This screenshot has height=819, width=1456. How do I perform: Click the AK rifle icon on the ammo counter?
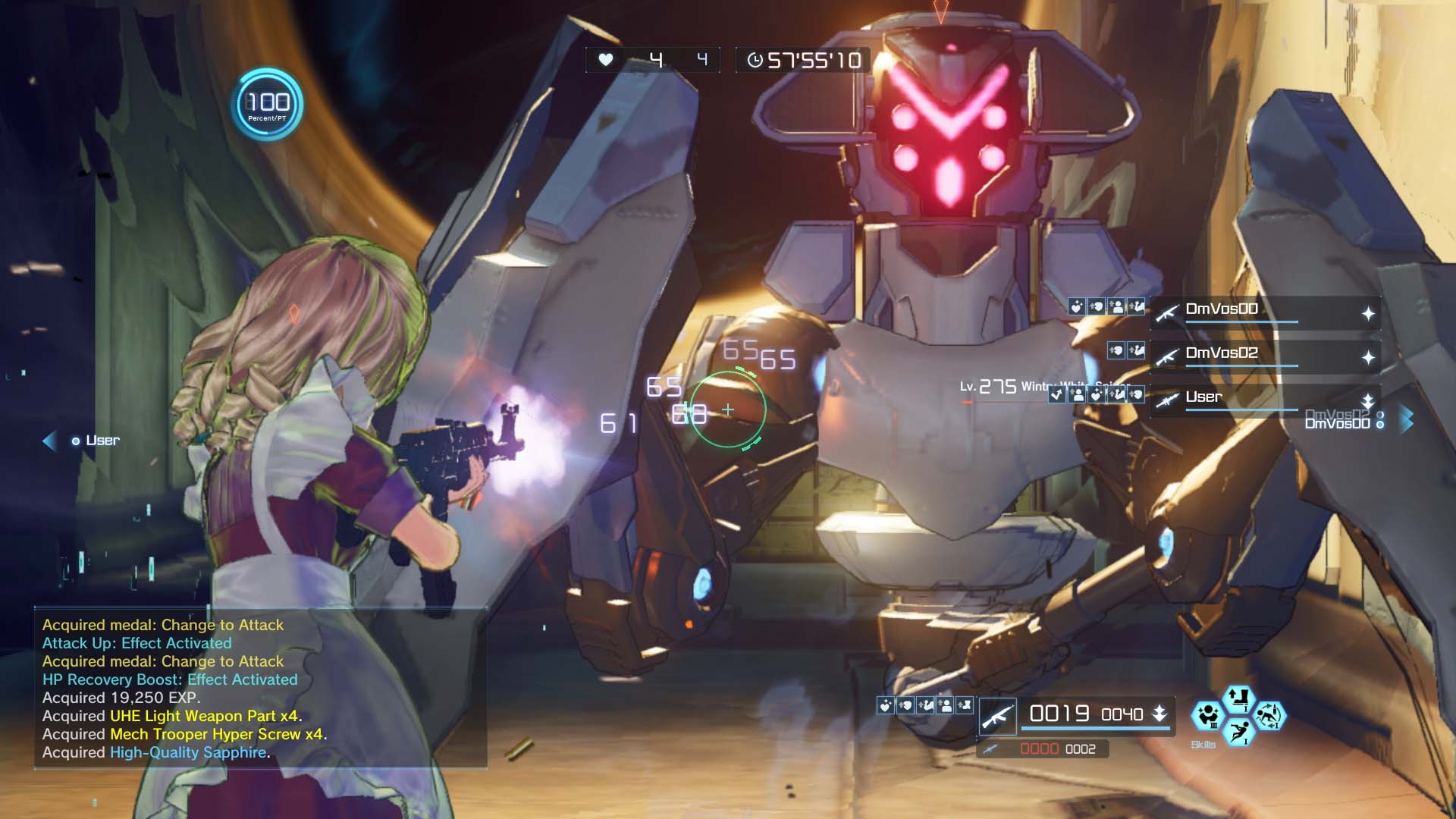click(x=998, y=716)
